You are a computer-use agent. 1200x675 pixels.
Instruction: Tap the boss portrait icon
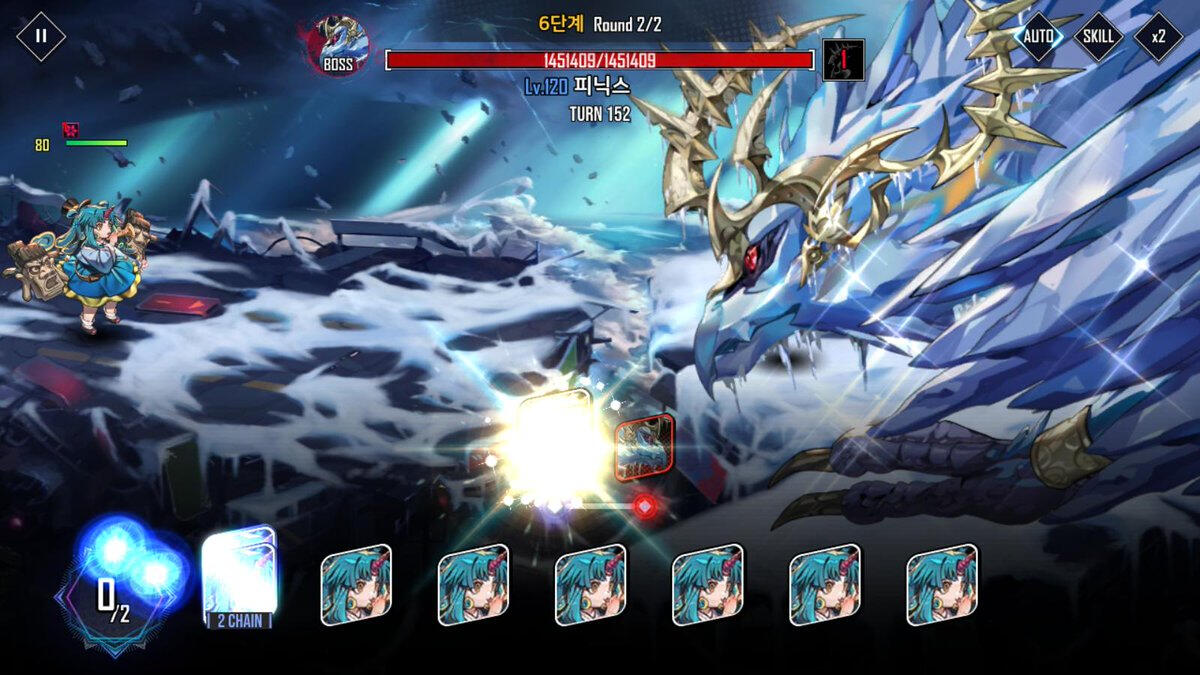(338, 46)
